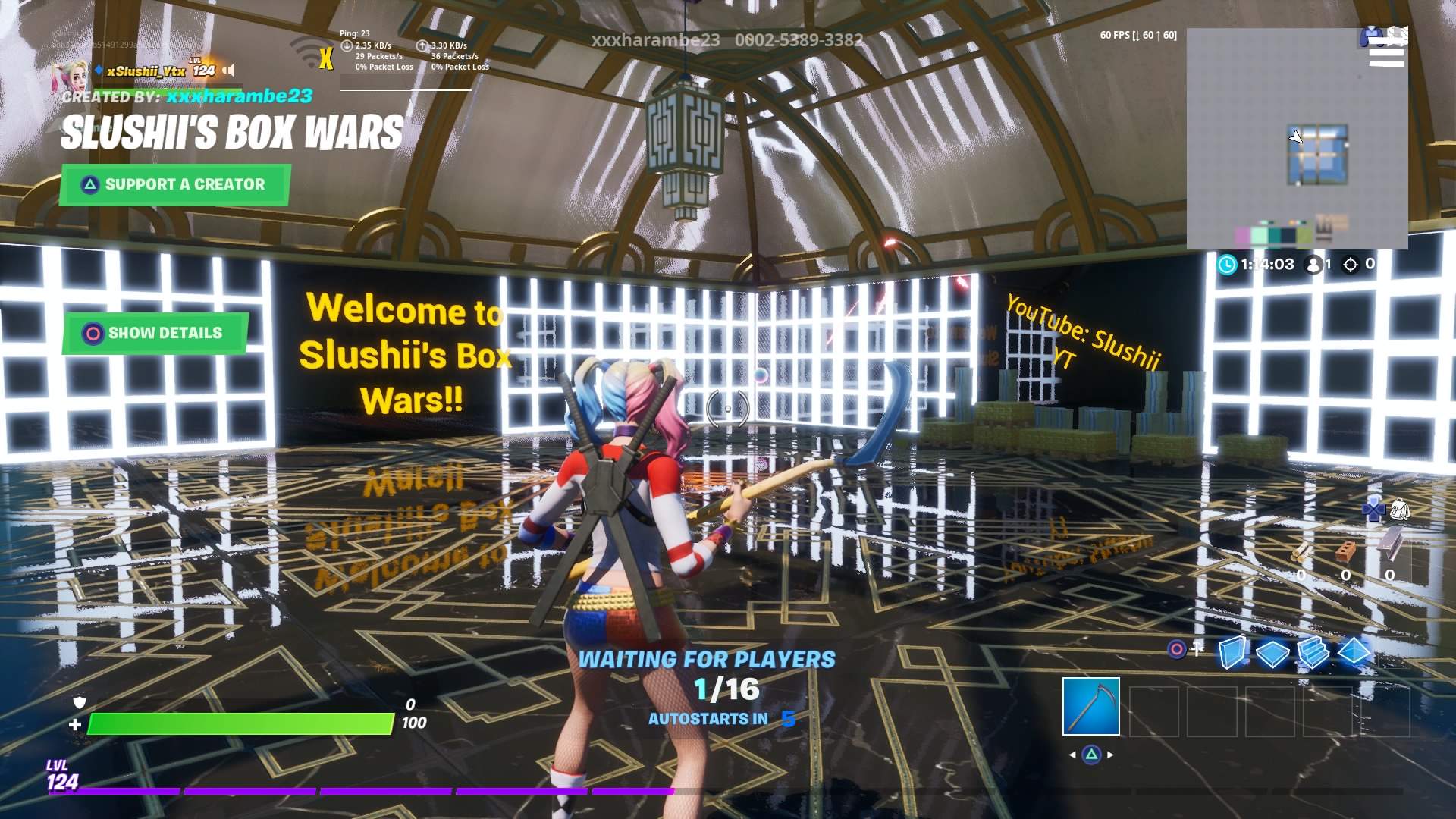This screenshot has width=1456, height=819.
Task: Select the scythe pickaxe hotbar slot
Action: coord(1090,707)
